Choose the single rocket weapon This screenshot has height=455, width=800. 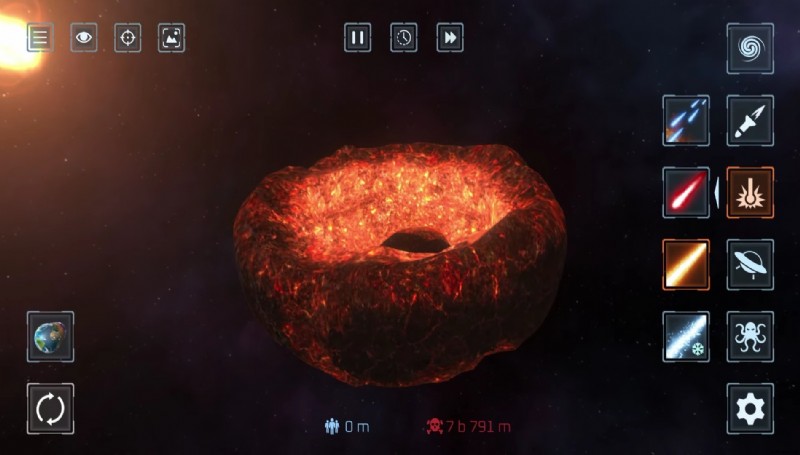point(749,121)
